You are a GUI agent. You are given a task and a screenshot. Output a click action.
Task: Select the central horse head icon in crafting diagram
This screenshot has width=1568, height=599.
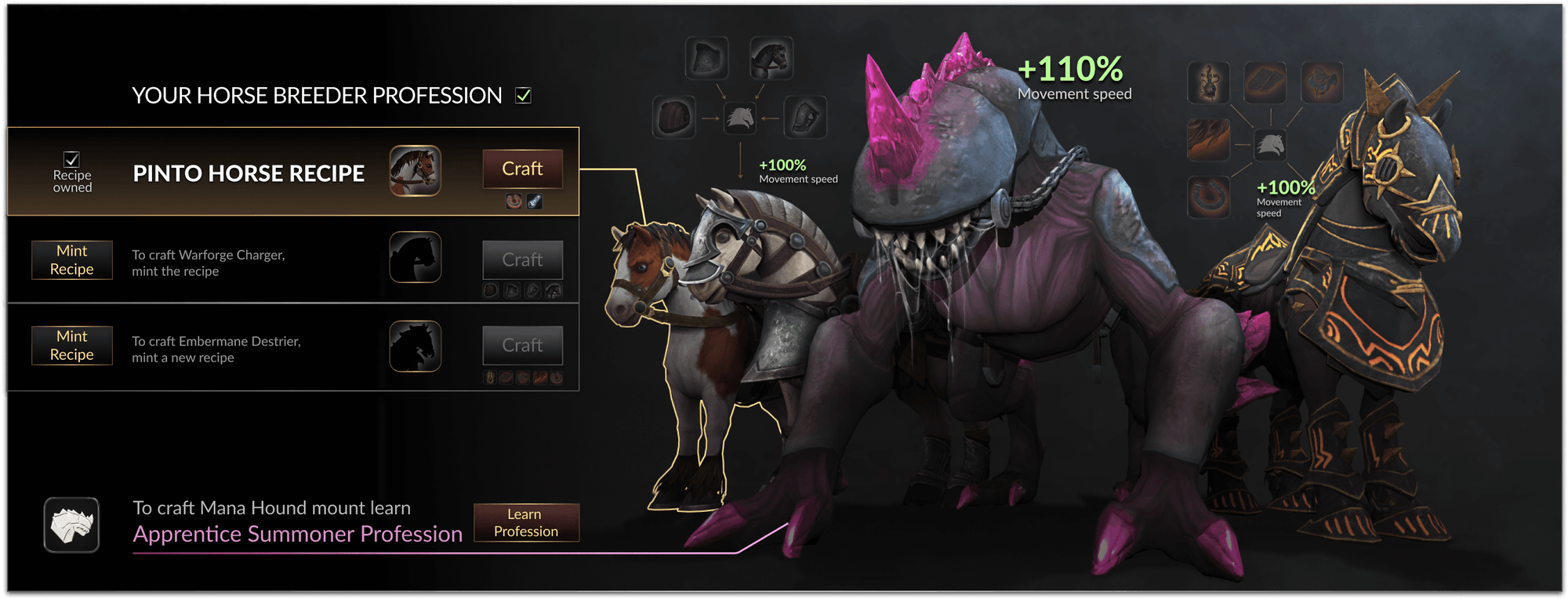[741, 118]
